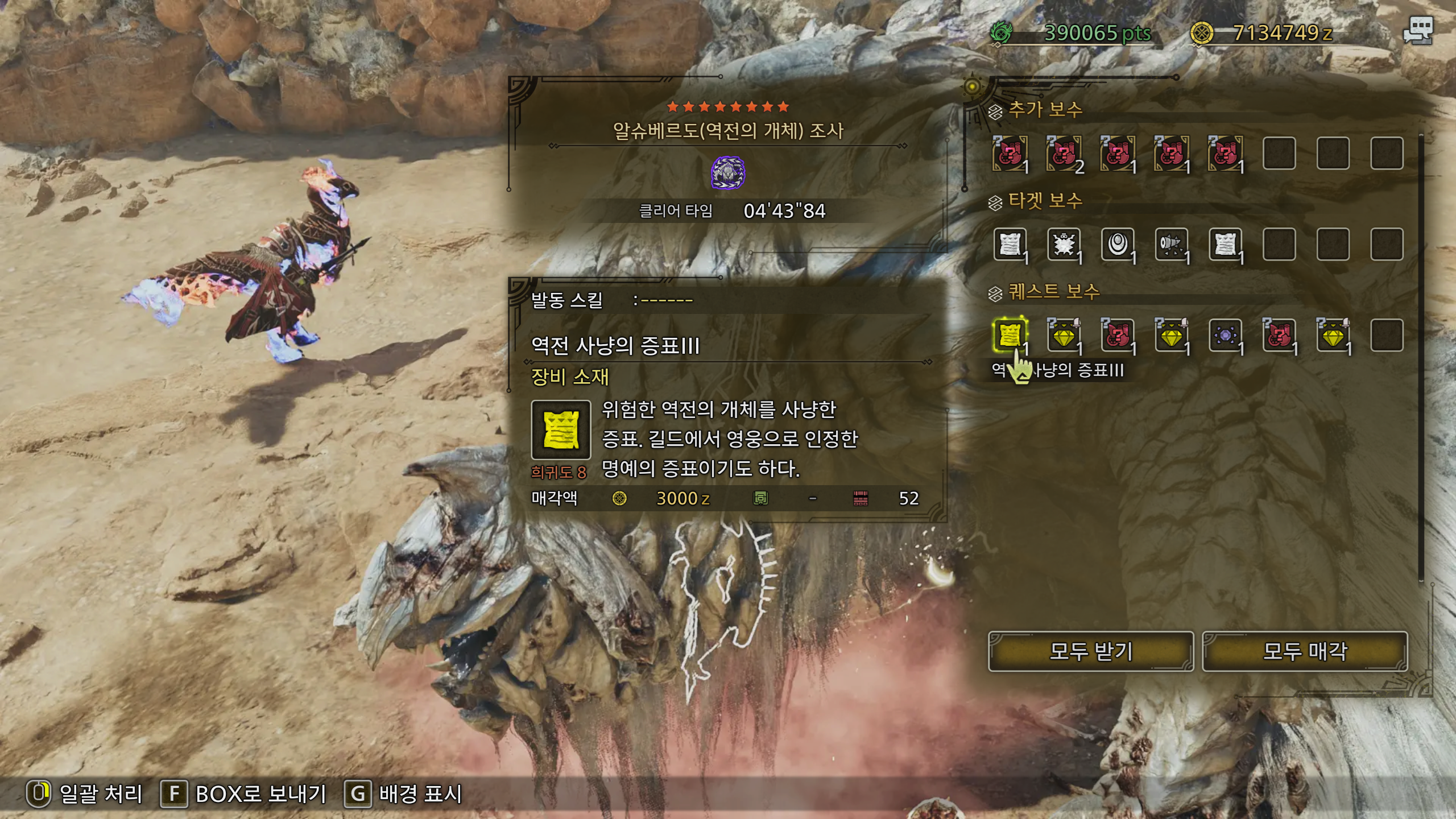The height and width of the screenshot is (819, 1456).
Task: Choose the white scale target reward
Action: pyautogui.click(x=1118, y=245)
